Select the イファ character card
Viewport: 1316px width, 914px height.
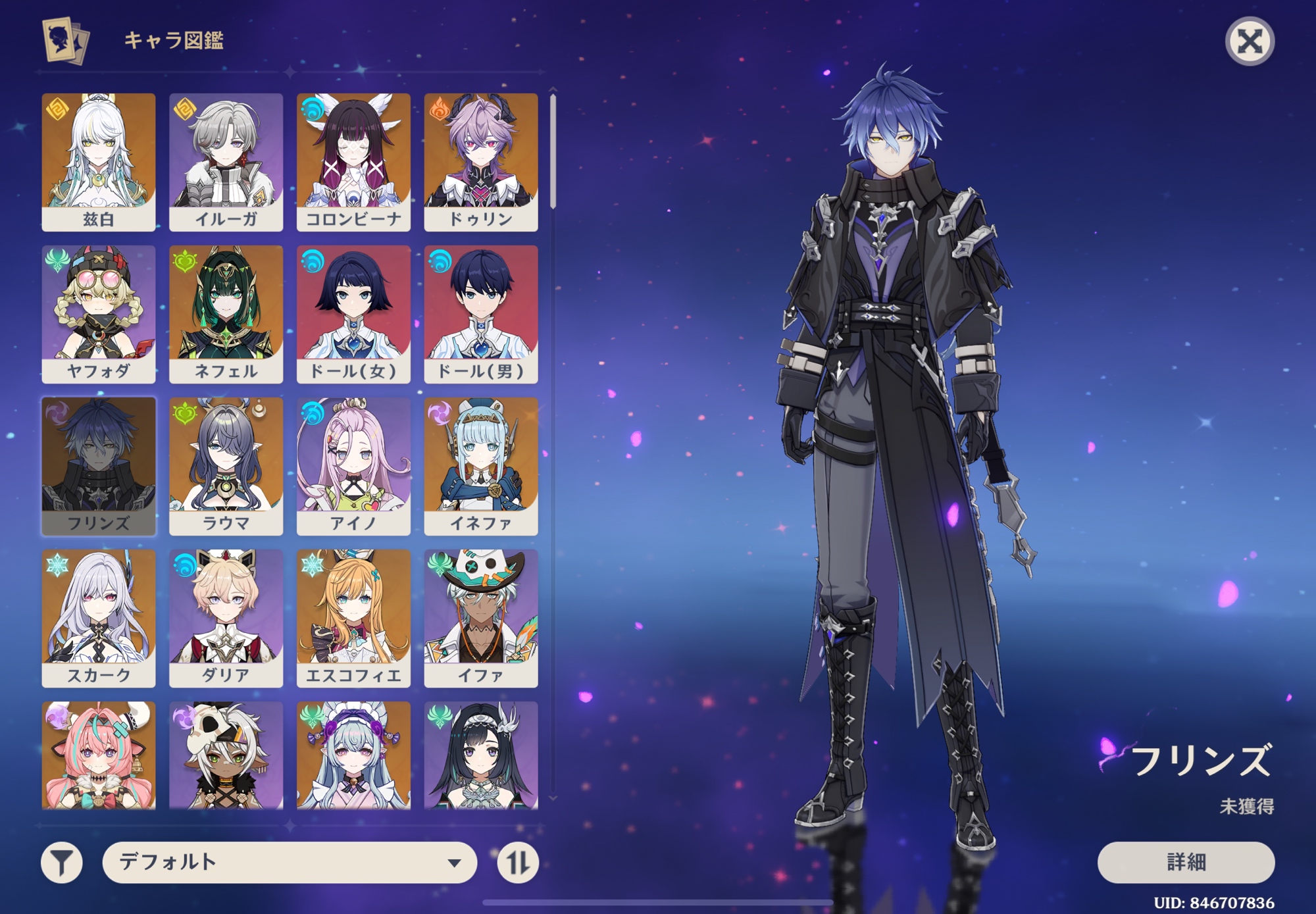coord(481,618)
